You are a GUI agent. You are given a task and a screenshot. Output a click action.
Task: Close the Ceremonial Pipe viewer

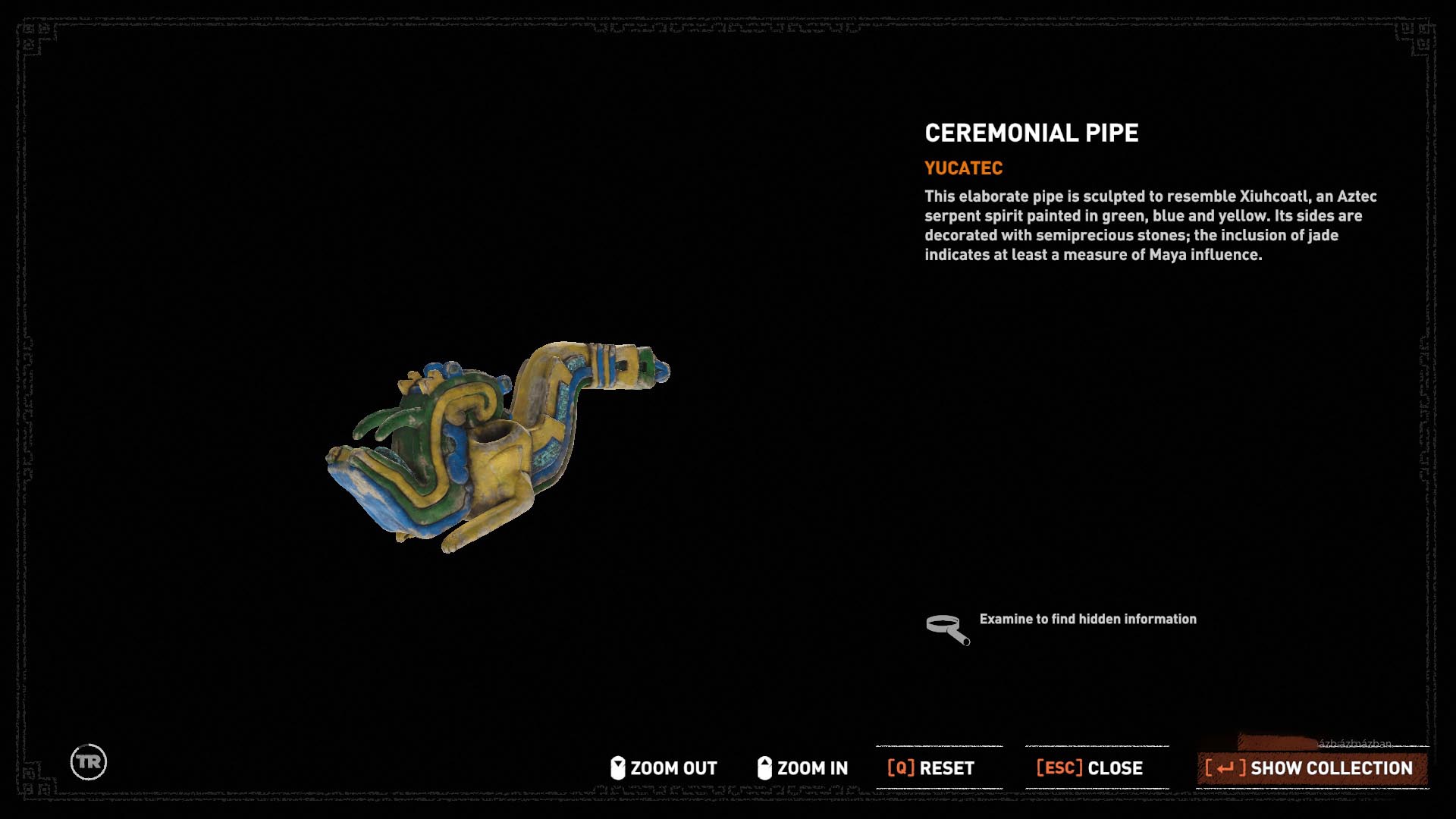1090,768
